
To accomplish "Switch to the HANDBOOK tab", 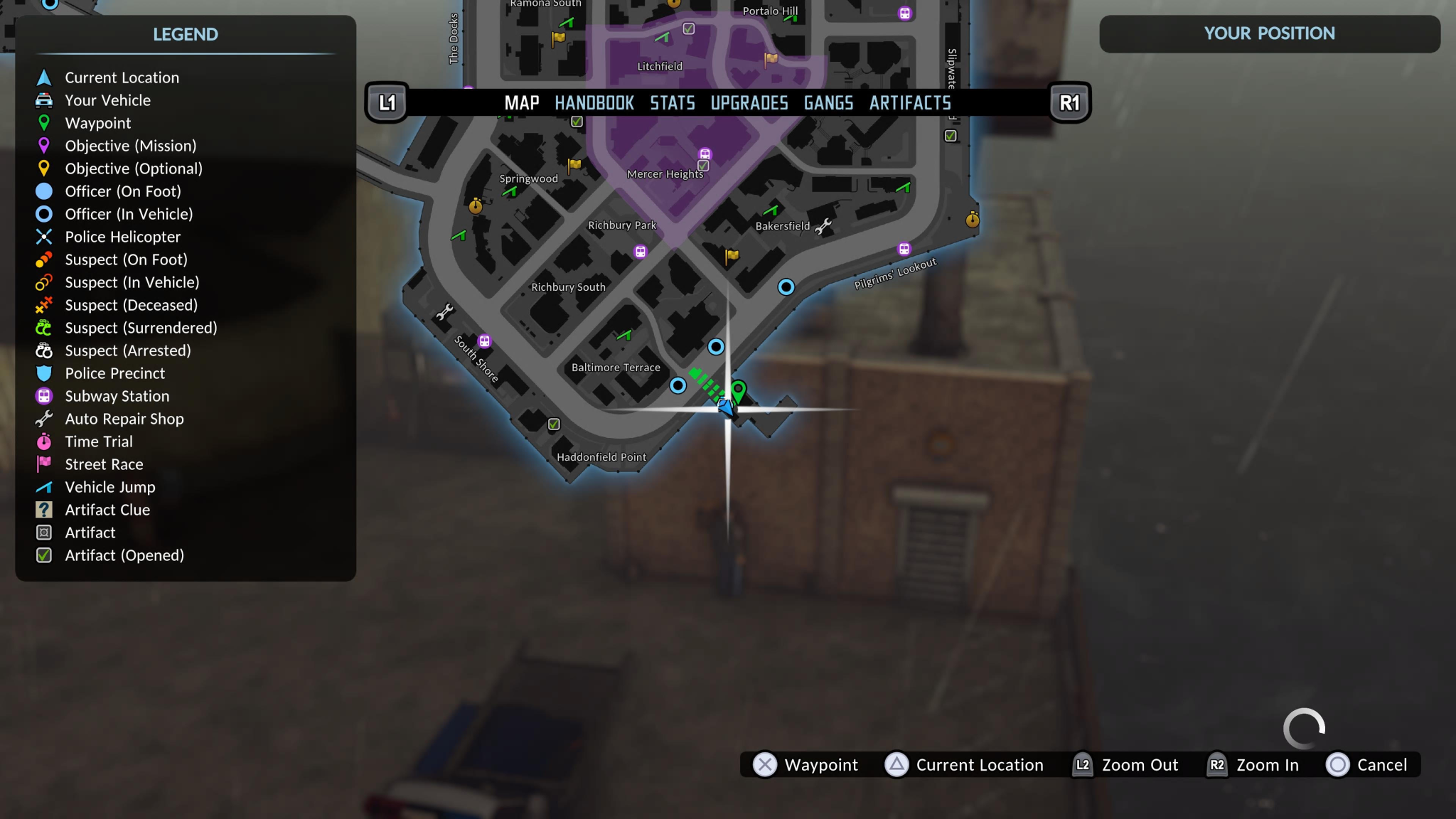I will click(594, 102).
